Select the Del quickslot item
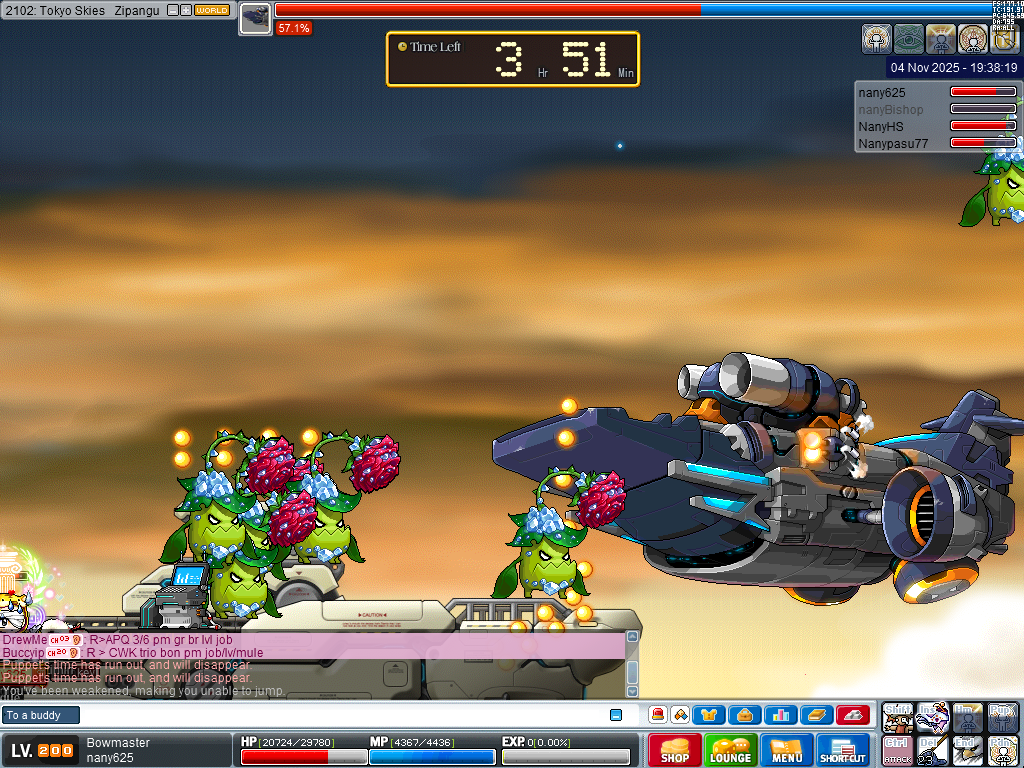 [x=933, y=751]
